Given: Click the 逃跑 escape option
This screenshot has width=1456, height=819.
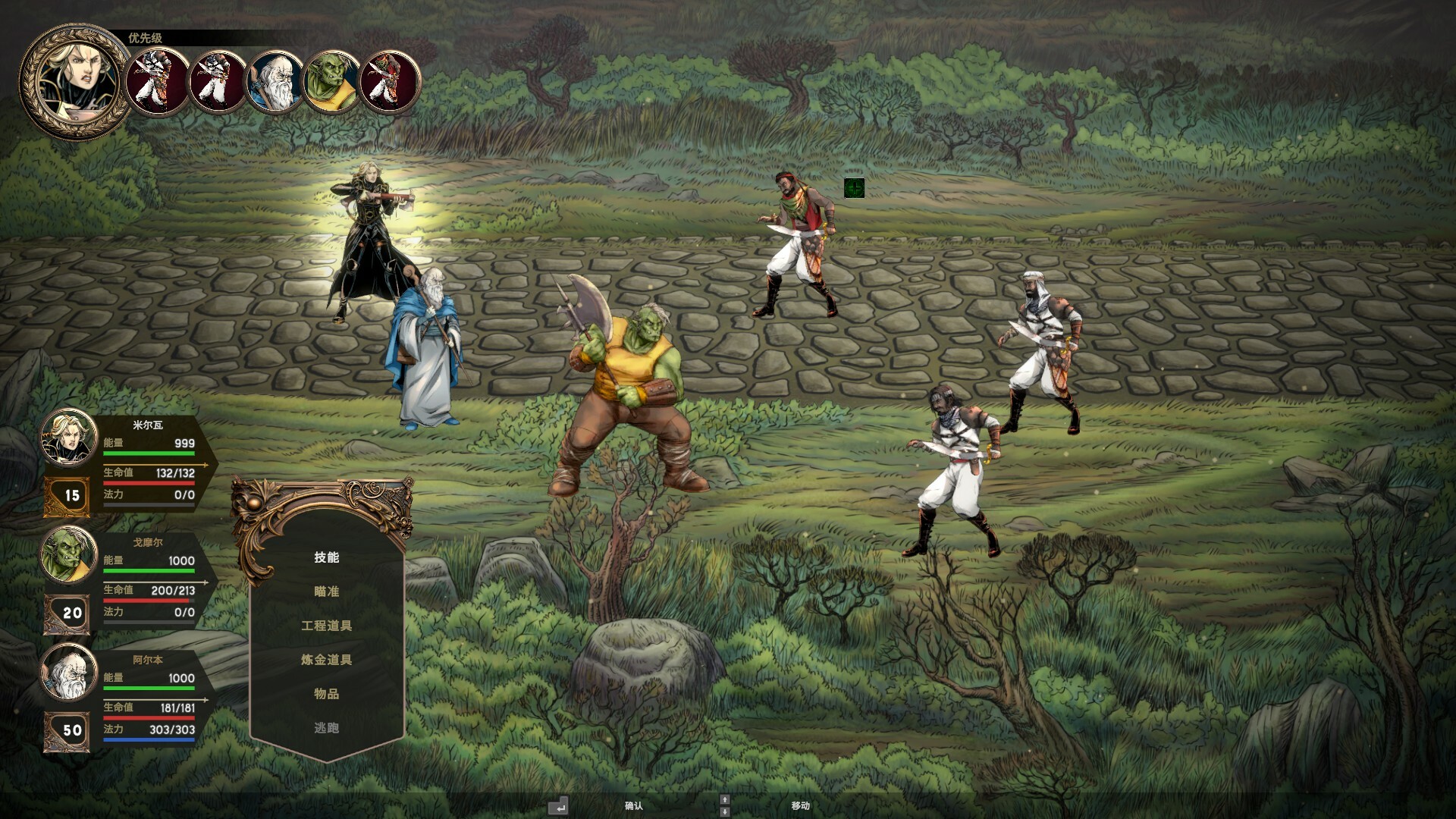Looking at the screenshot, I should click(x=326, y=727).
